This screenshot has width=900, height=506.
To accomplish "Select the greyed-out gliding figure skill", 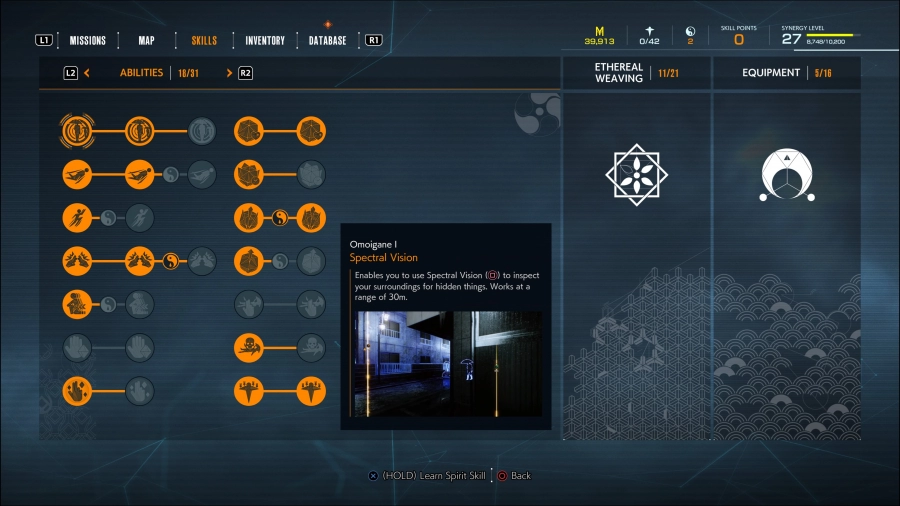I will pyautogui.click(x=202, y=174).
